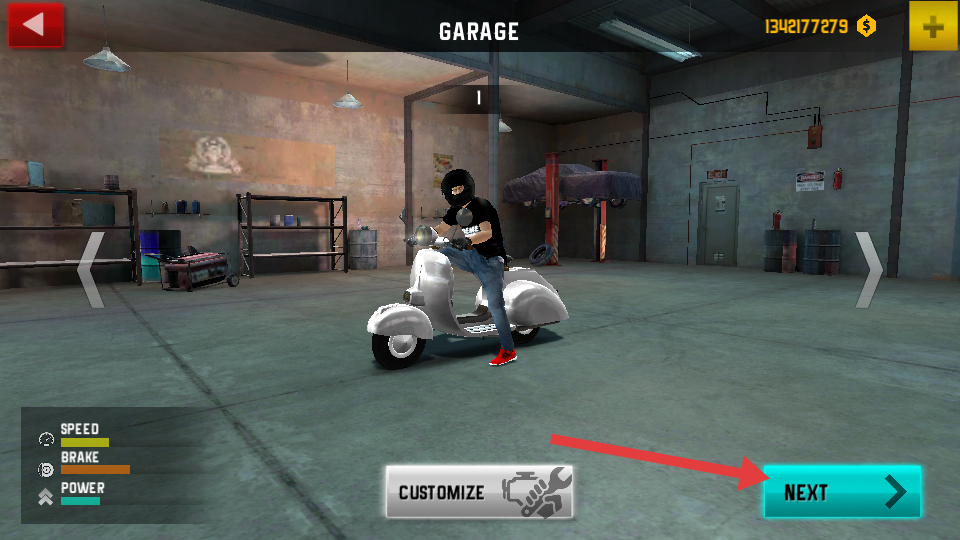Add more coins with the plus button
The image size is (960, 540).
pos(933,26)
